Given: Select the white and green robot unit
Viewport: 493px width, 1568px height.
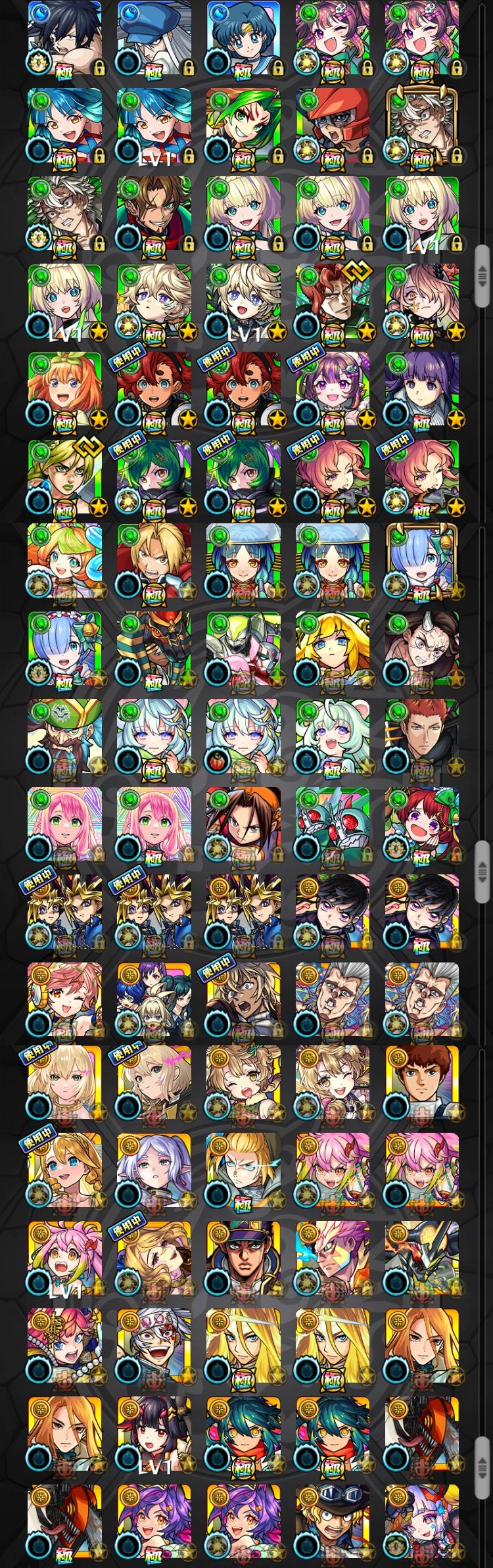Looking at the screenshot, I should click(244, 650).
